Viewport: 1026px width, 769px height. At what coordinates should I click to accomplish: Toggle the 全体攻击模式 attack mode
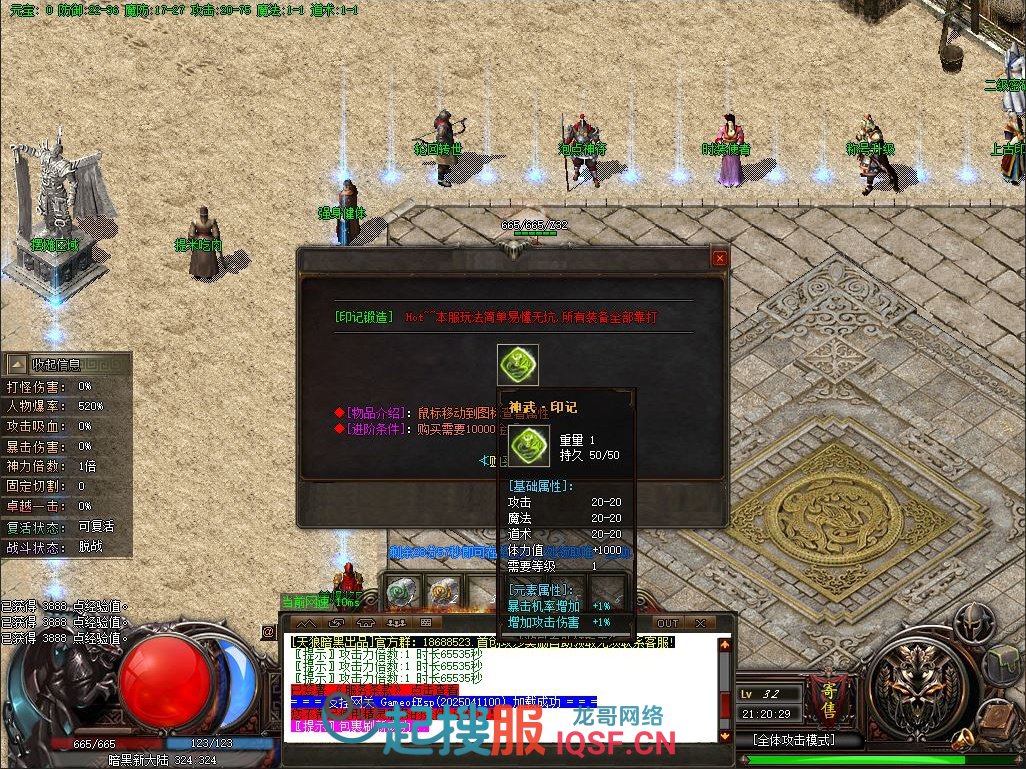coord(795,740)
